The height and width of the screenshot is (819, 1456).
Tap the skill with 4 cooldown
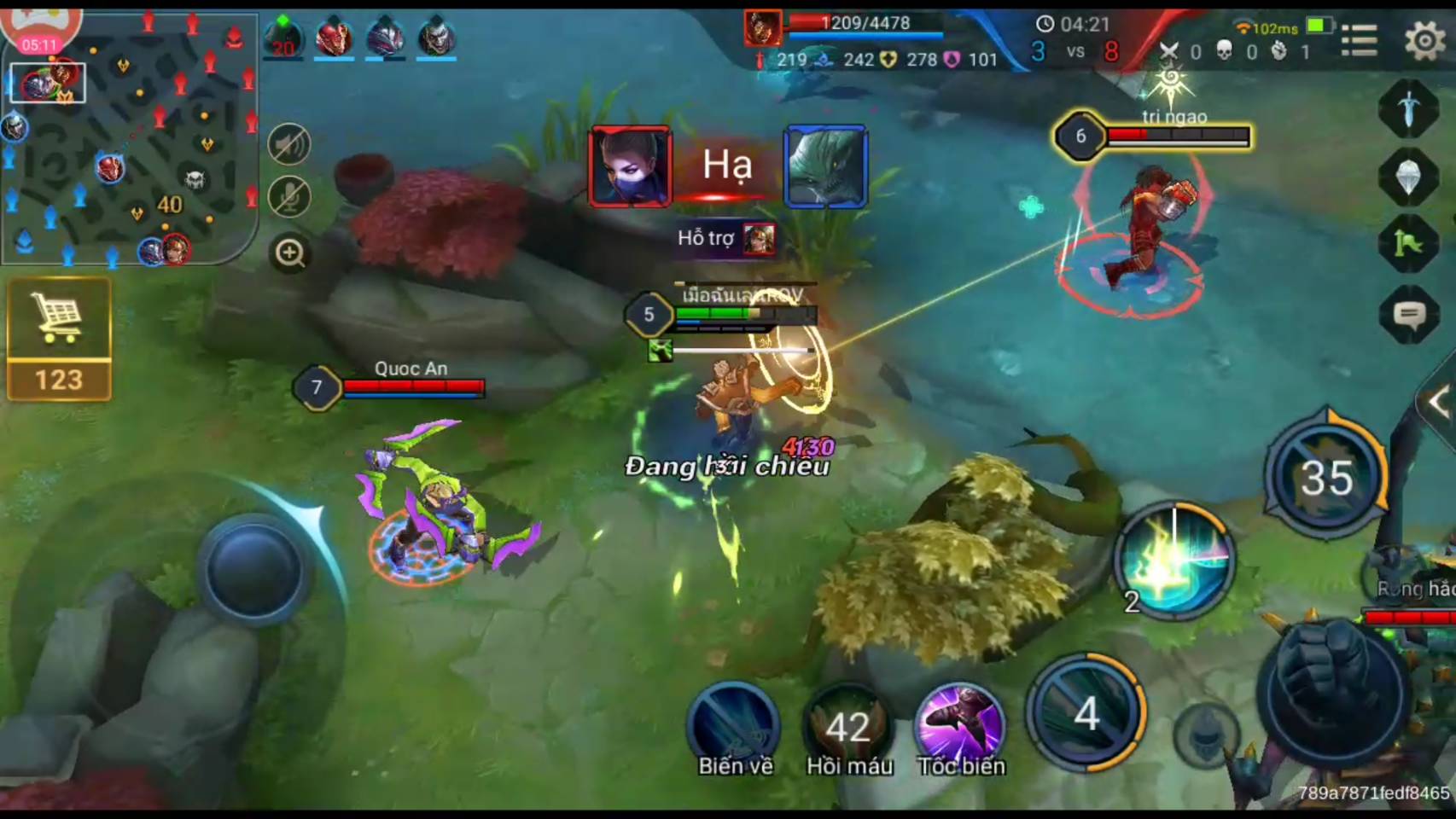(1086, 713)
